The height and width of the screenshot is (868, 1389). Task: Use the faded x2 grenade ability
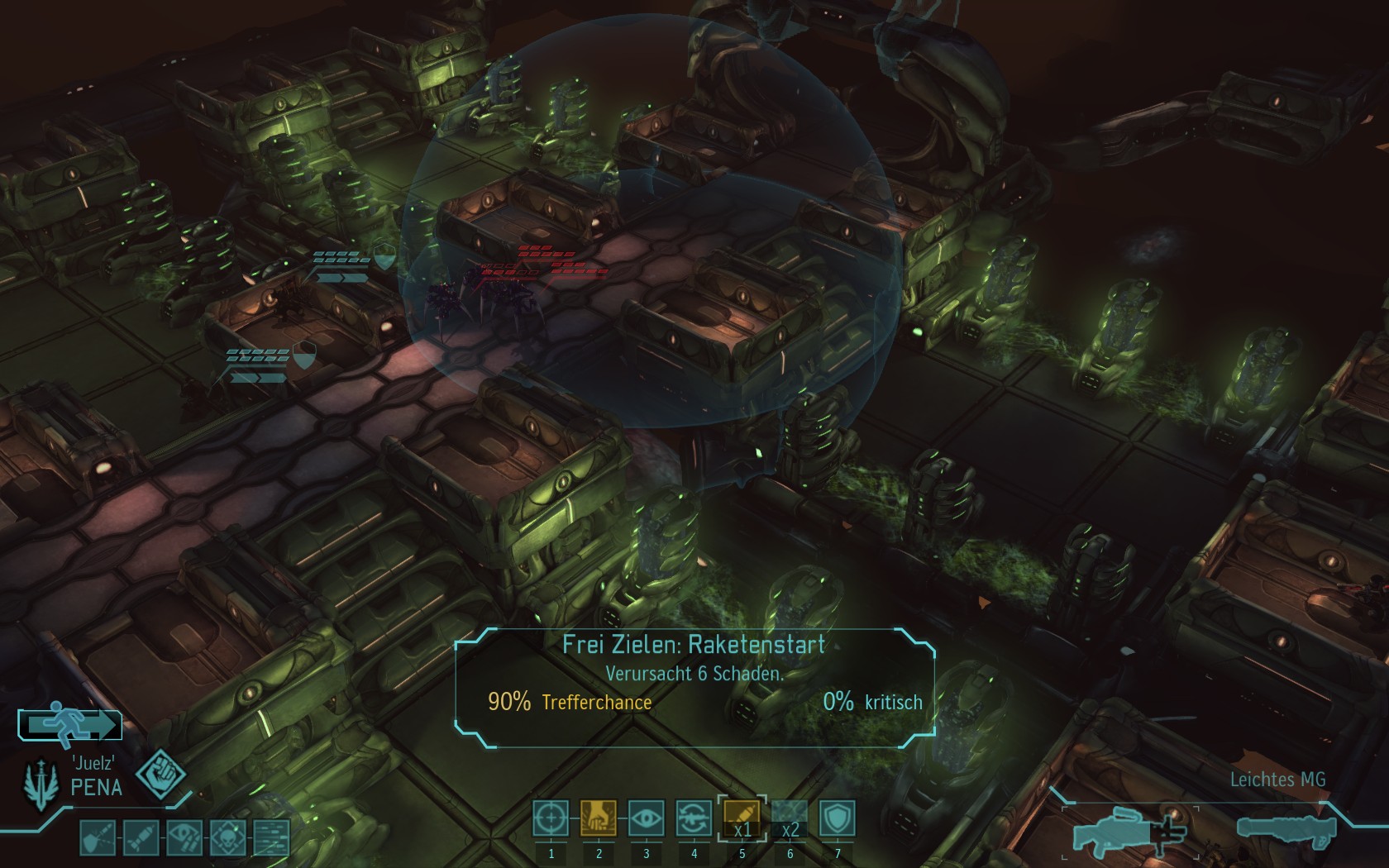[x=790, y=819]
